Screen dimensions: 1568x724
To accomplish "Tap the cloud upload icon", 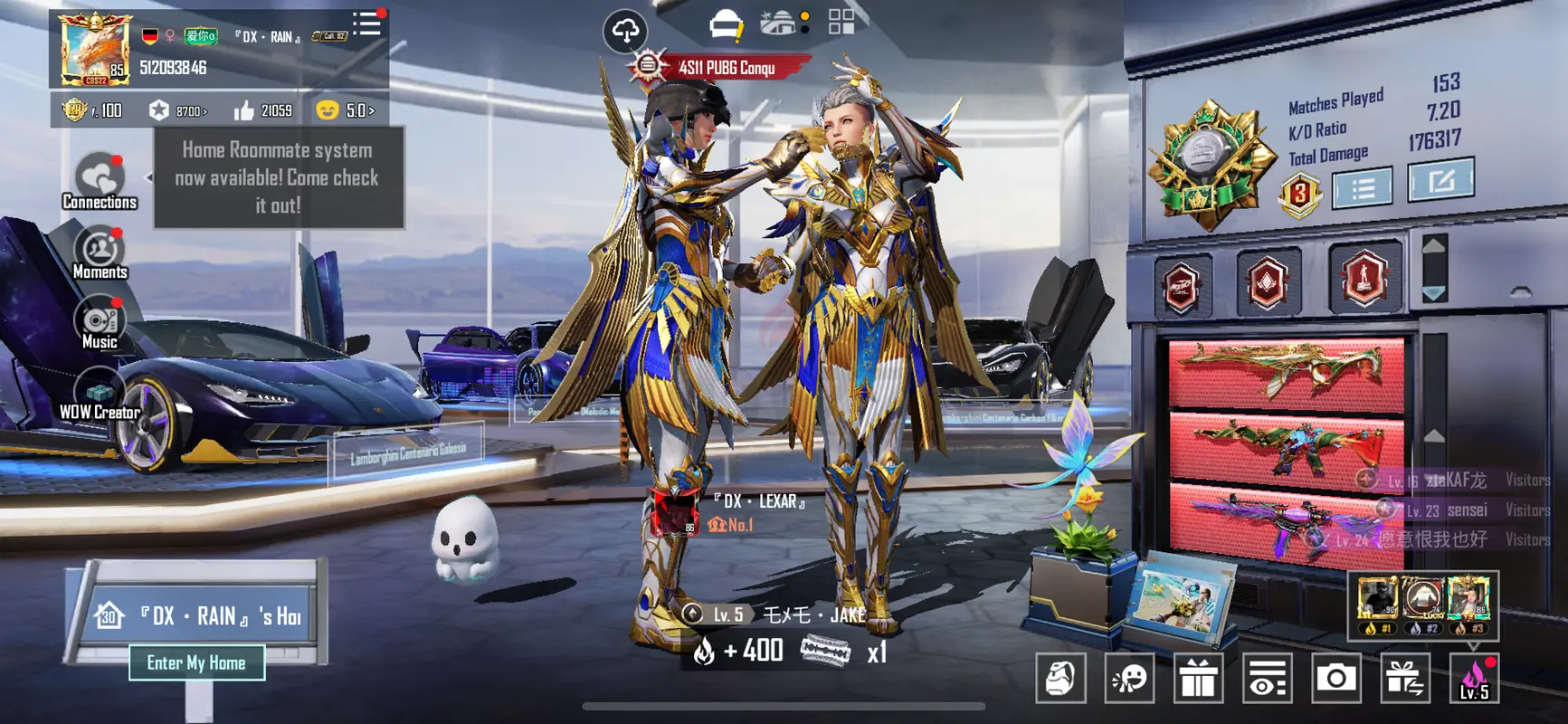I will 625,32.
